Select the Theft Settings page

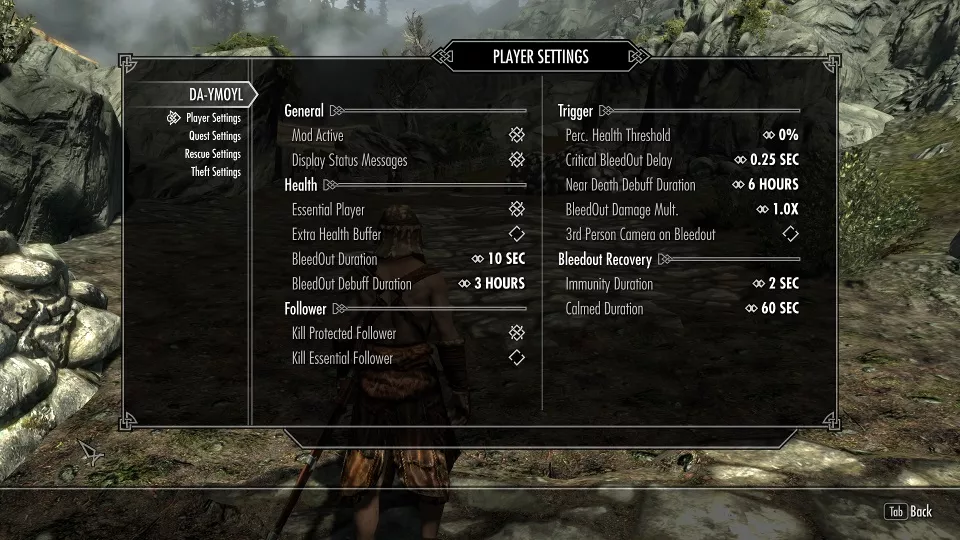pyautogui.click(x=215, y=172)
